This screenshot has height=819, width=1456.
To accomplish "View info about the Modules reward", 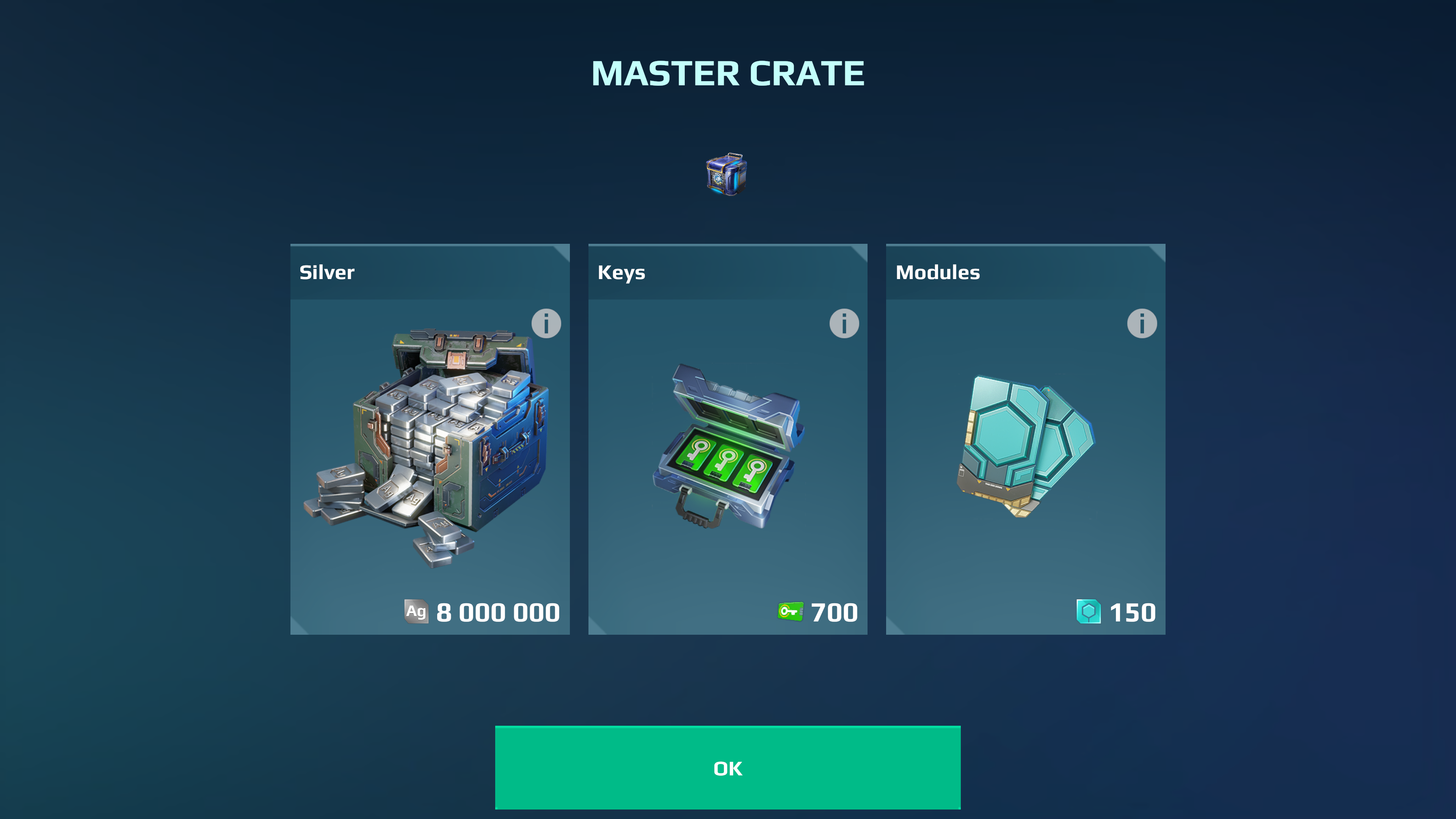I will click(1142, 324).
